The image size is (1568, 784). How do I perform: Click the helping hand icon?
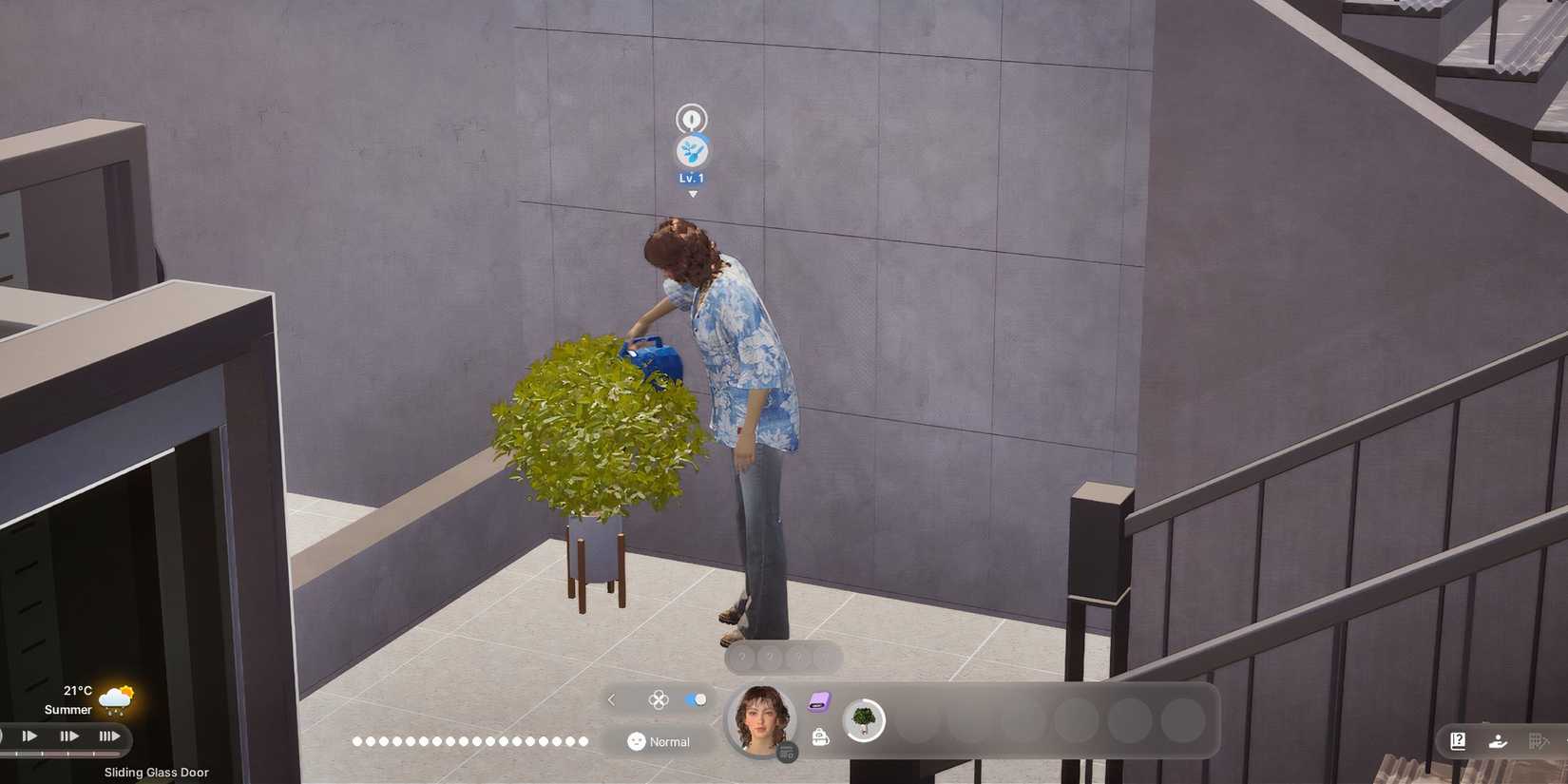click(x=1499, y=741)
